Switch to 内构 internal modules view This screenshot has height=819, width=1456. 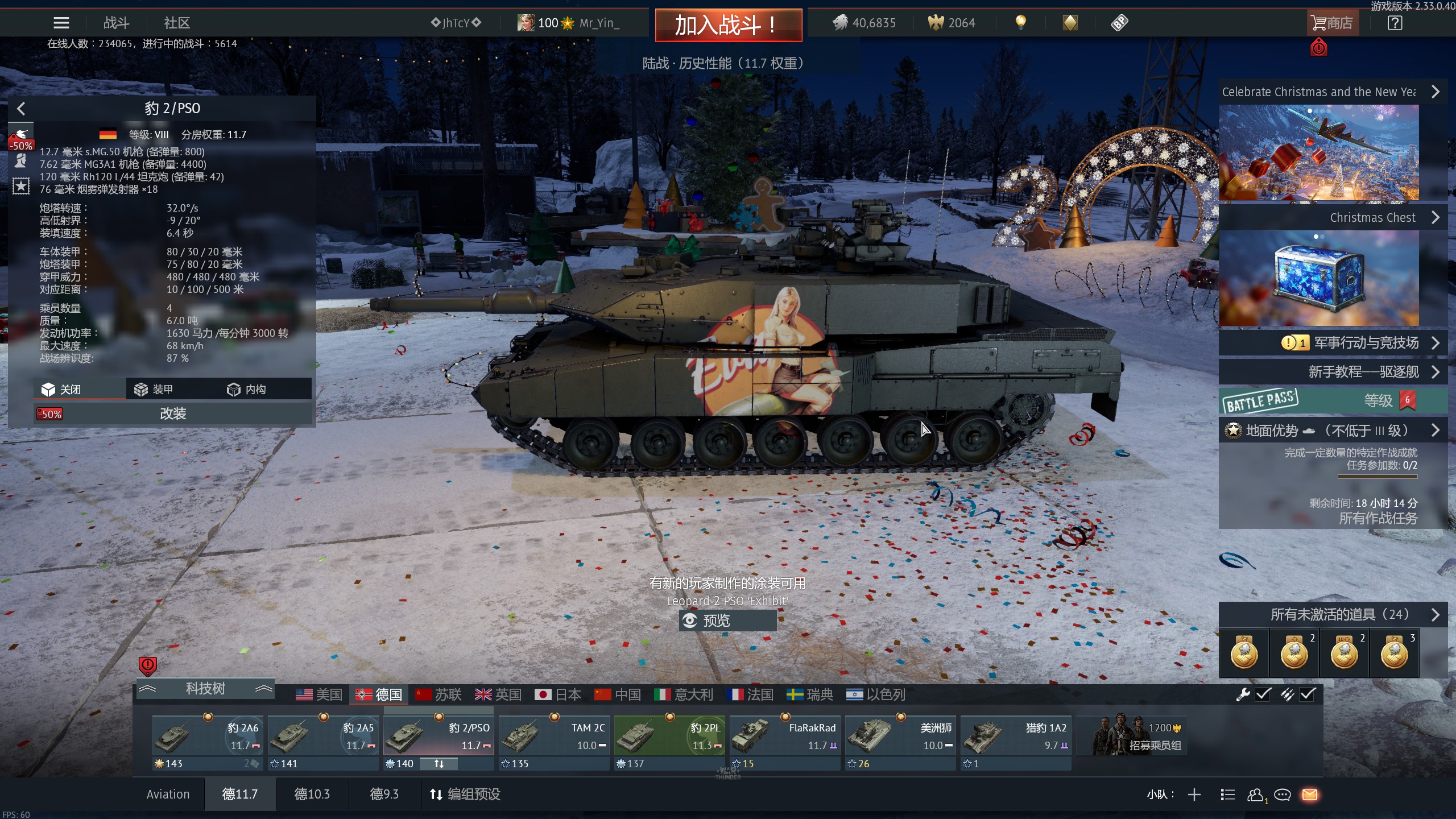tap(247, 390)
